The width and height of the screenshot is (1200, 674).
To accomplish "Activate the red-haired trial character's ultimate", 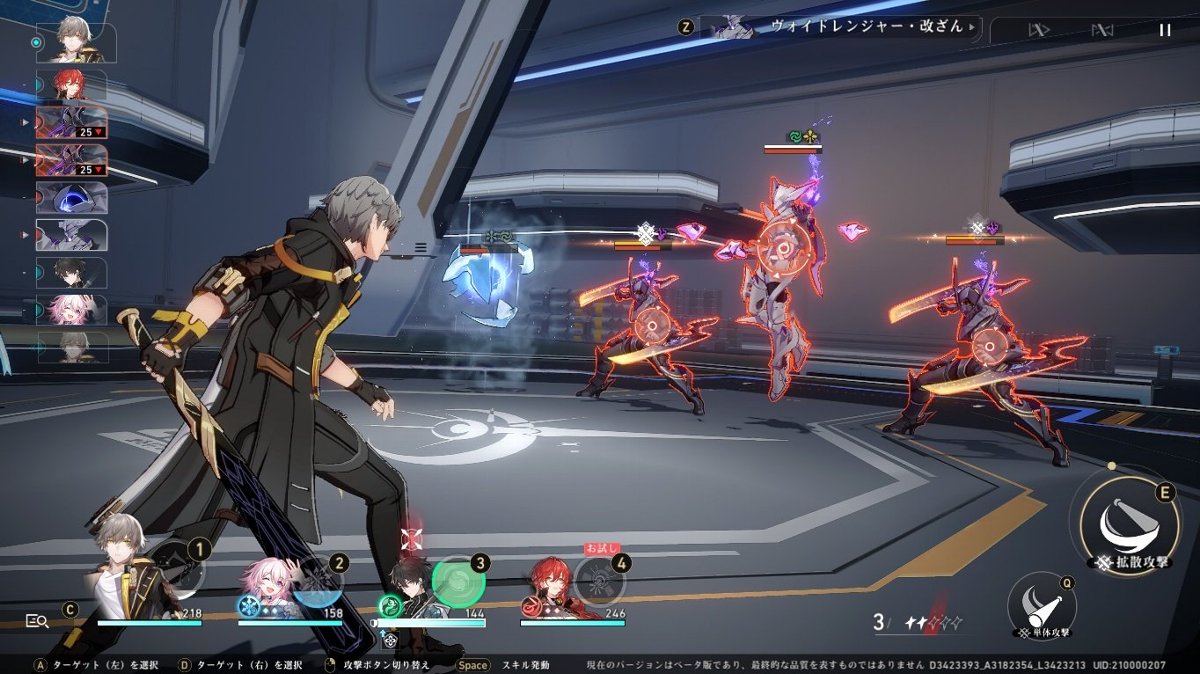I will click(599, 581).
